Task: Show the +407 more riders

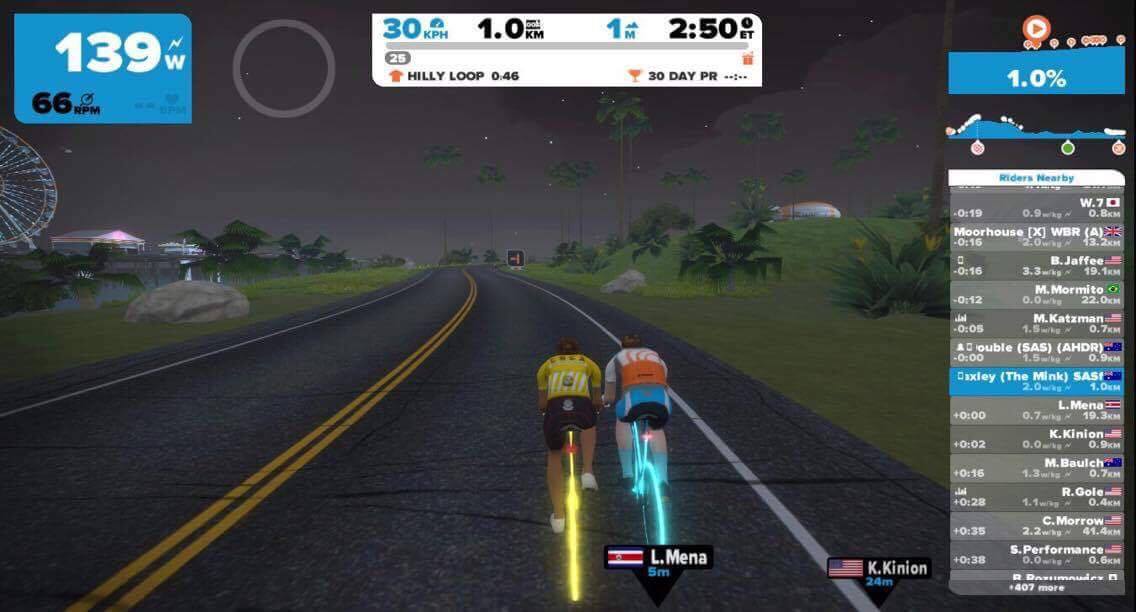Action: pos(1035,588)
